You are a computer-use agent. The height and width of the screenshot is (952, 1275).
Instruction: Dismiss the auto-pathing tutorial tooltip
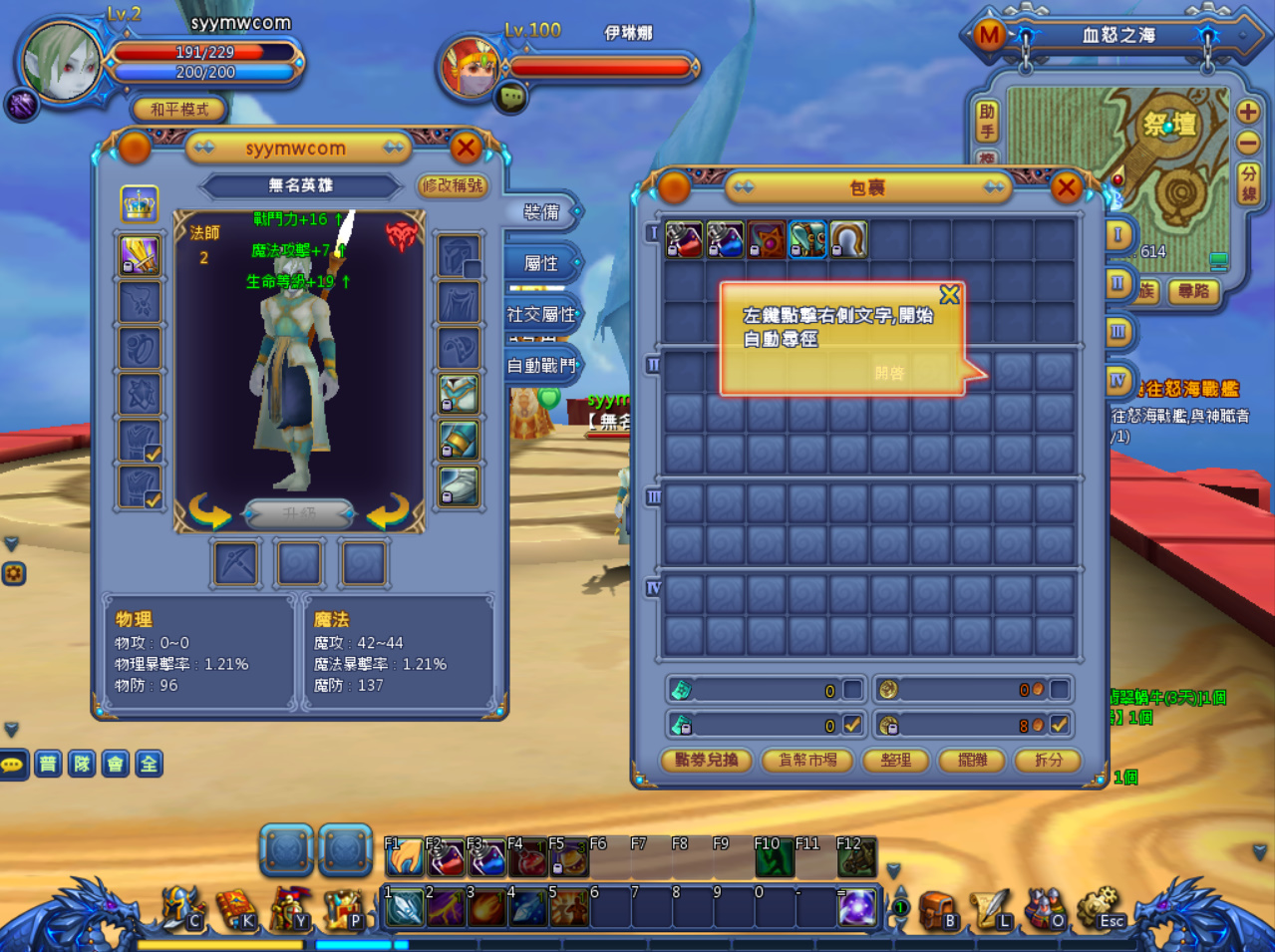click(x=949, y=295)
